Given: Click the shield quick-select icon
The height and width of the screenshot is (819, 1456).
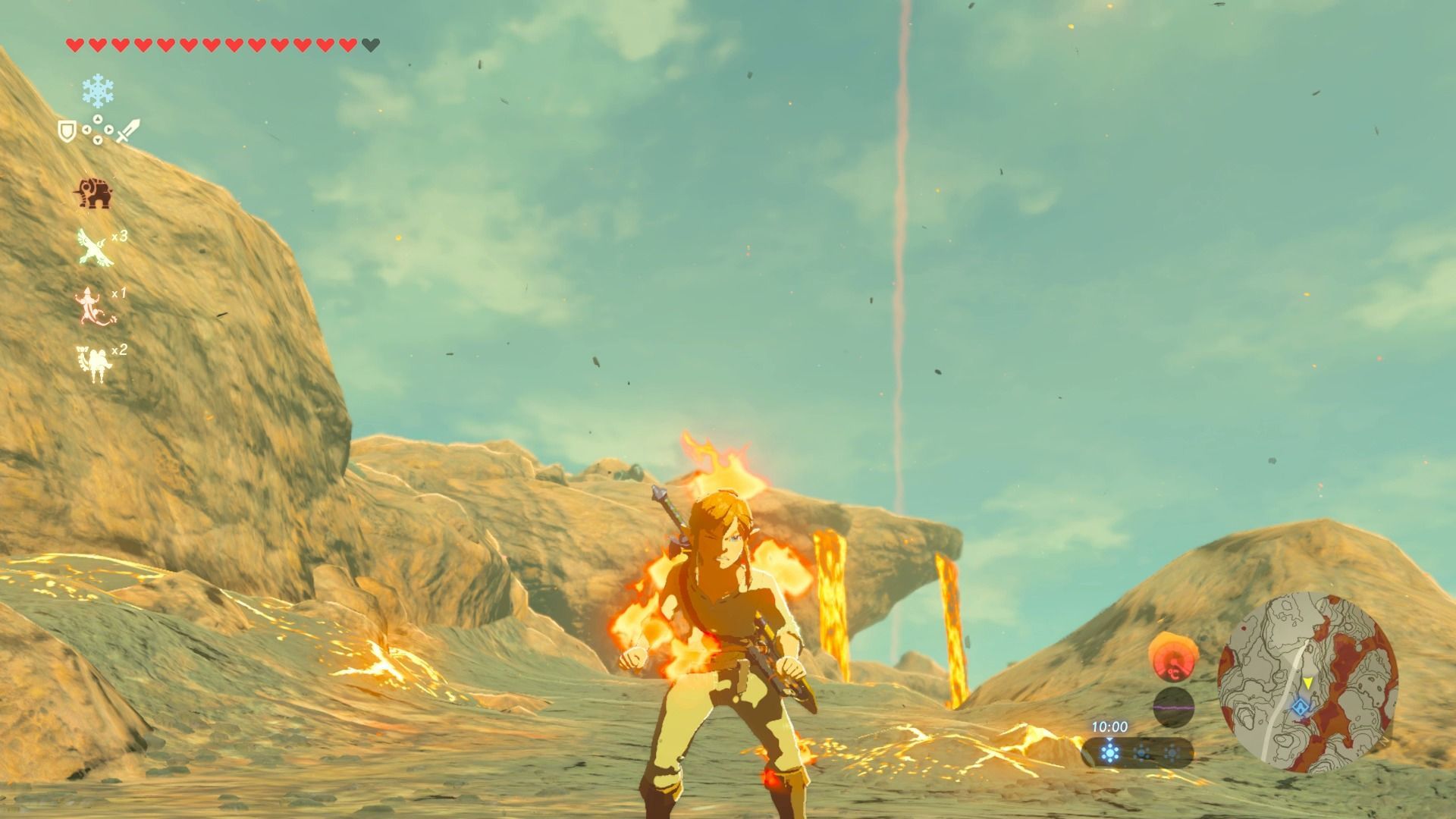Looking at the screenshot, I should 67,131.
